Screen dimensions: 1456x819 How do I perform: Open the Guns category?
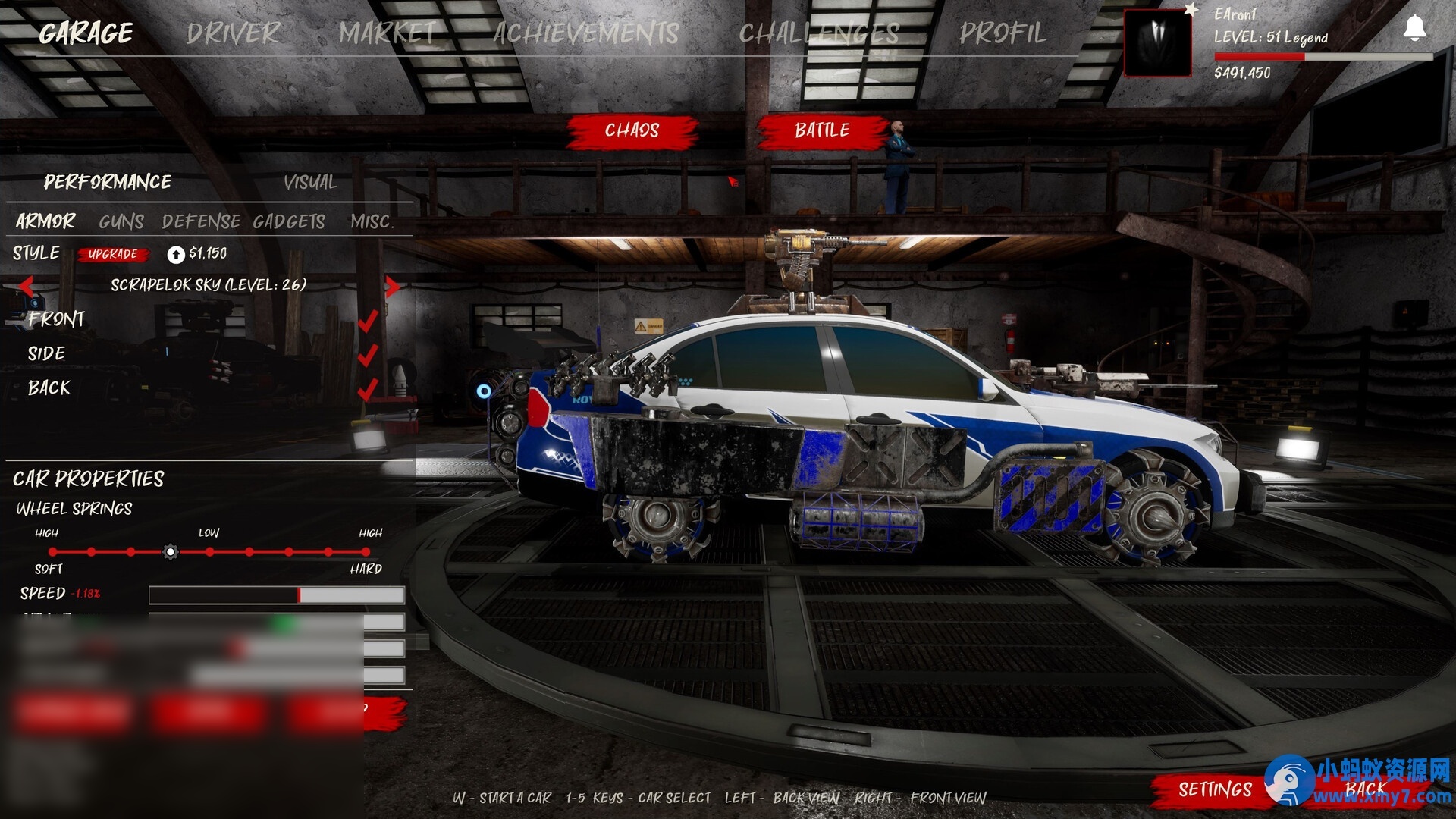(121, 221)
